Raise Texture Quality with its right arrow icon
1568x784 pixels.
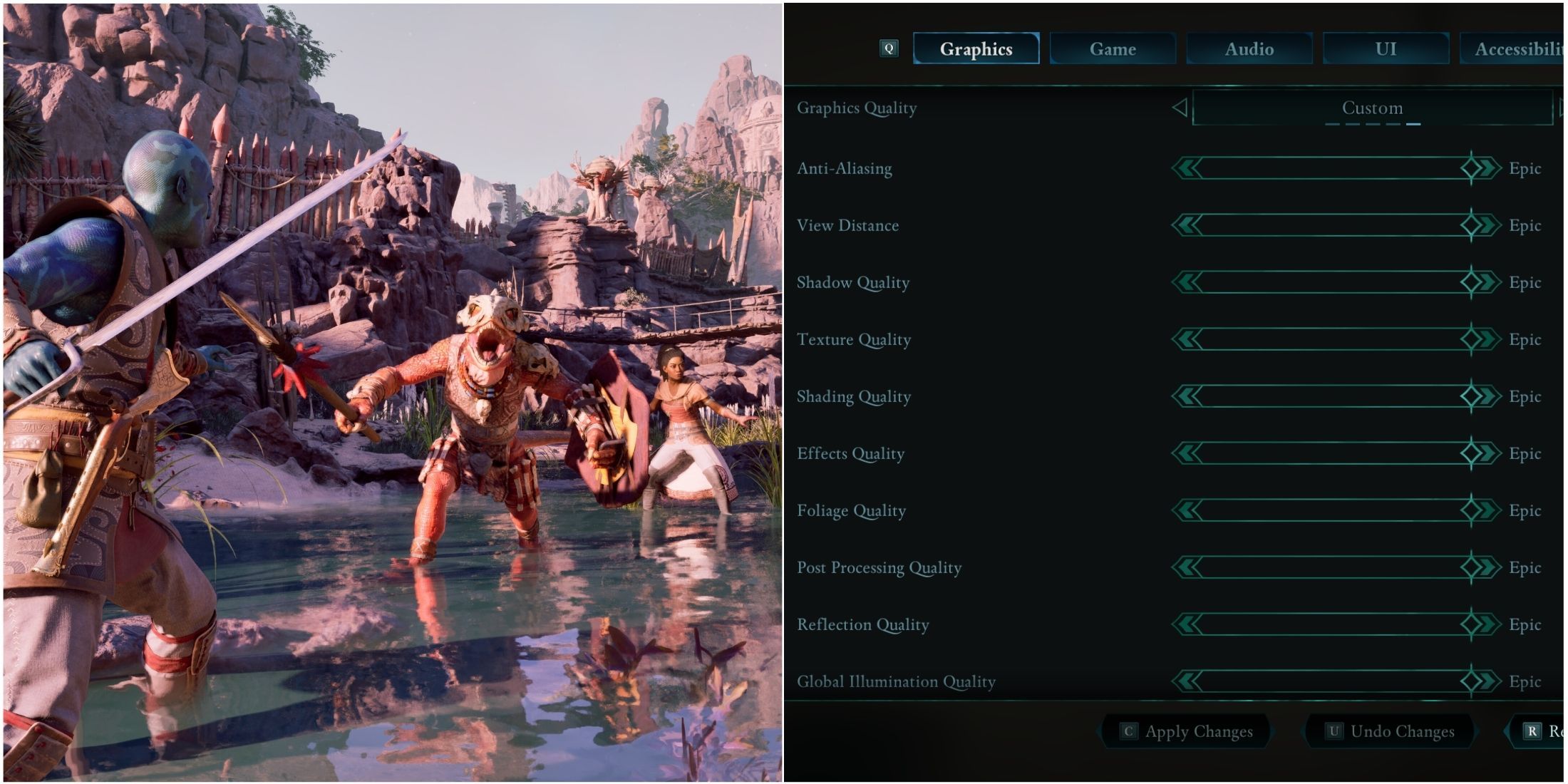click(x=1488, y=339)
